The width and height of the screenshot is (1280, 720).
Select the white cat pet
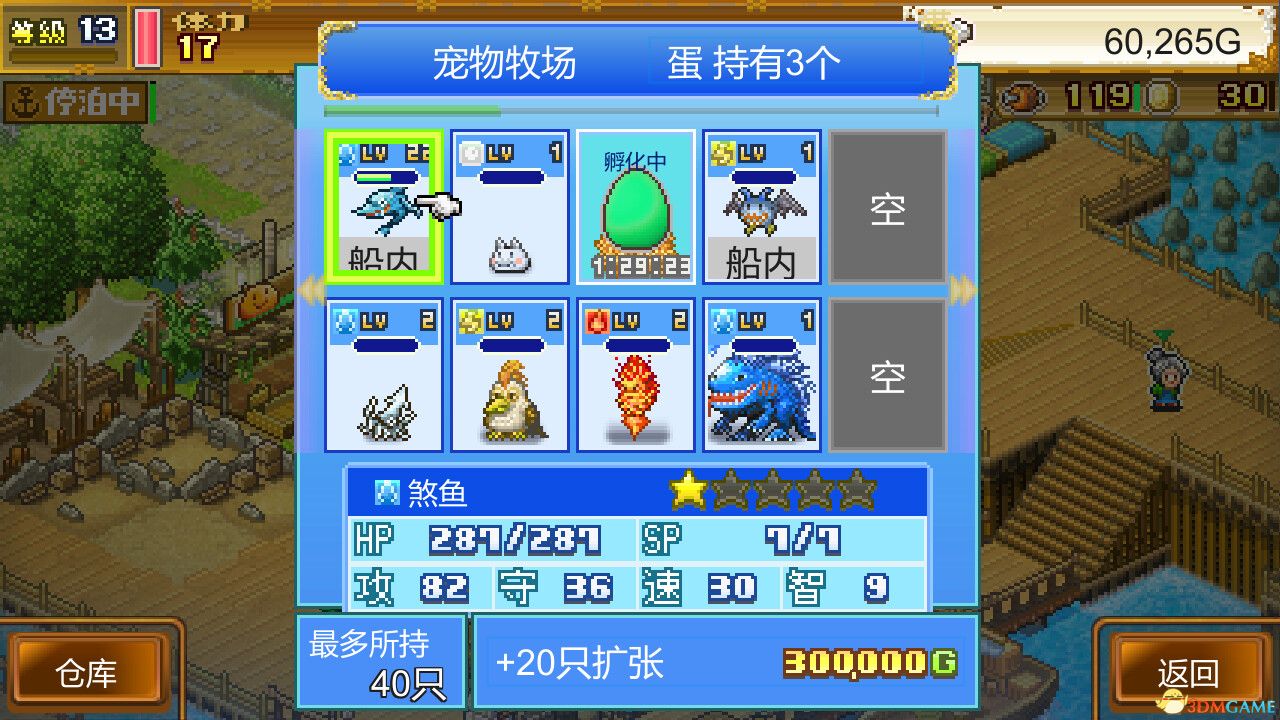[x=509, y=205]
